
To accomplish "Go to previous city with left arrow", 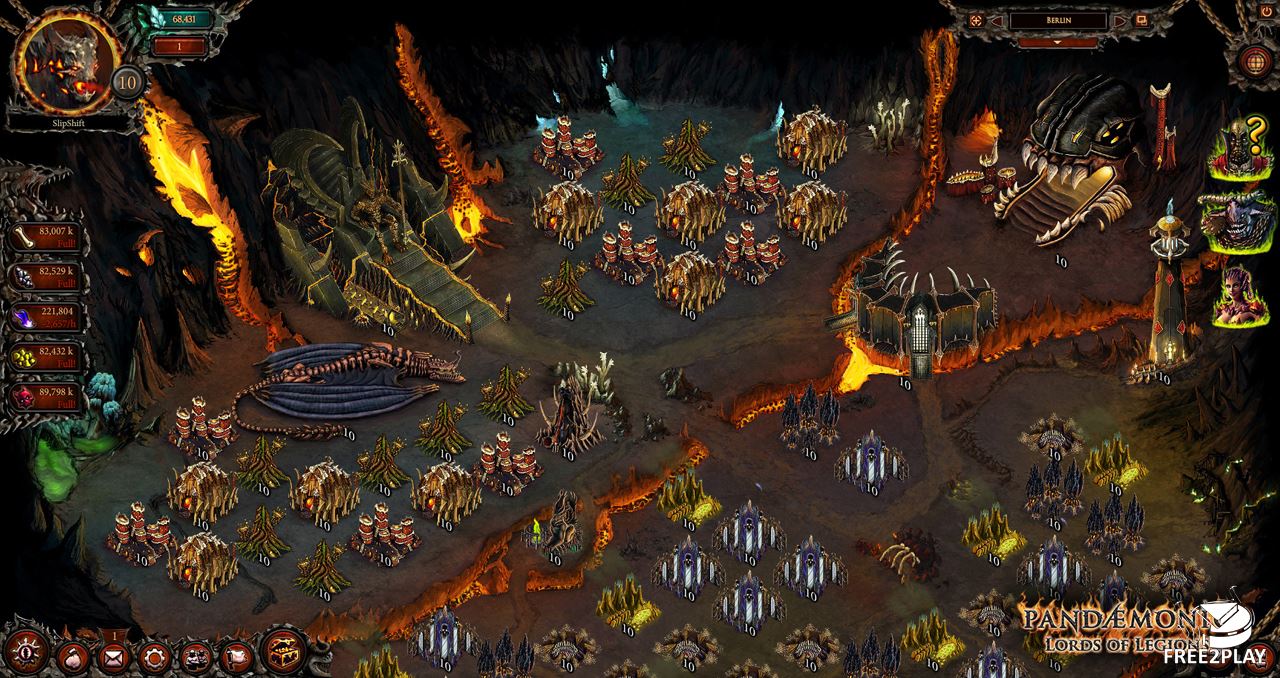I will coord(998,20).
